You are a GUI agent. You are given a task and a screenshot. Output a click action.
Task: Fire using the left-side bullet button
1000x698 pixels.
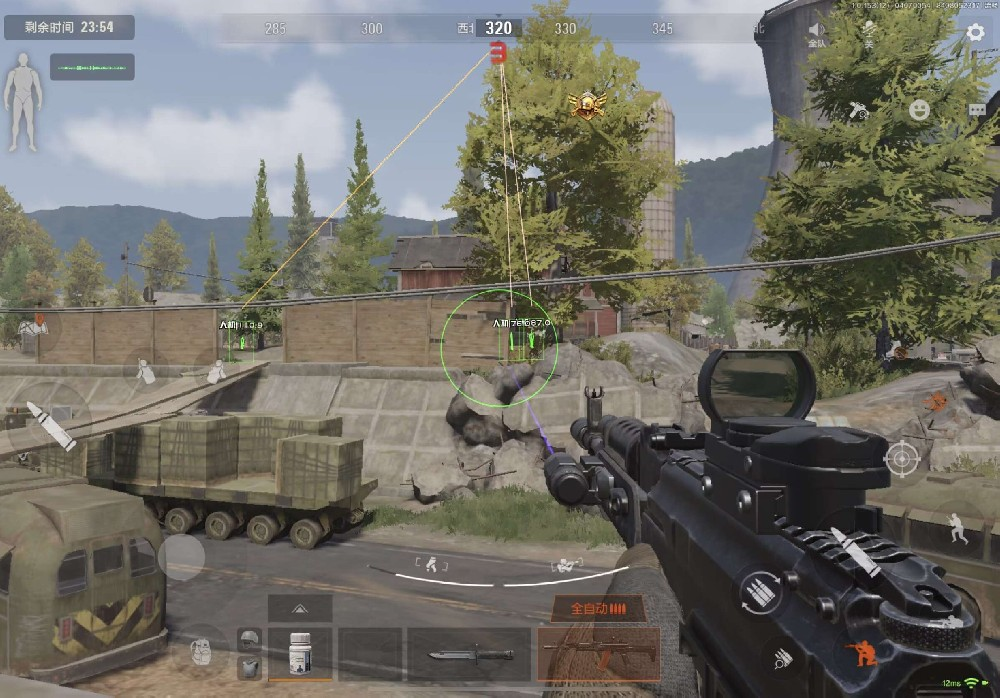click(50, 424)
